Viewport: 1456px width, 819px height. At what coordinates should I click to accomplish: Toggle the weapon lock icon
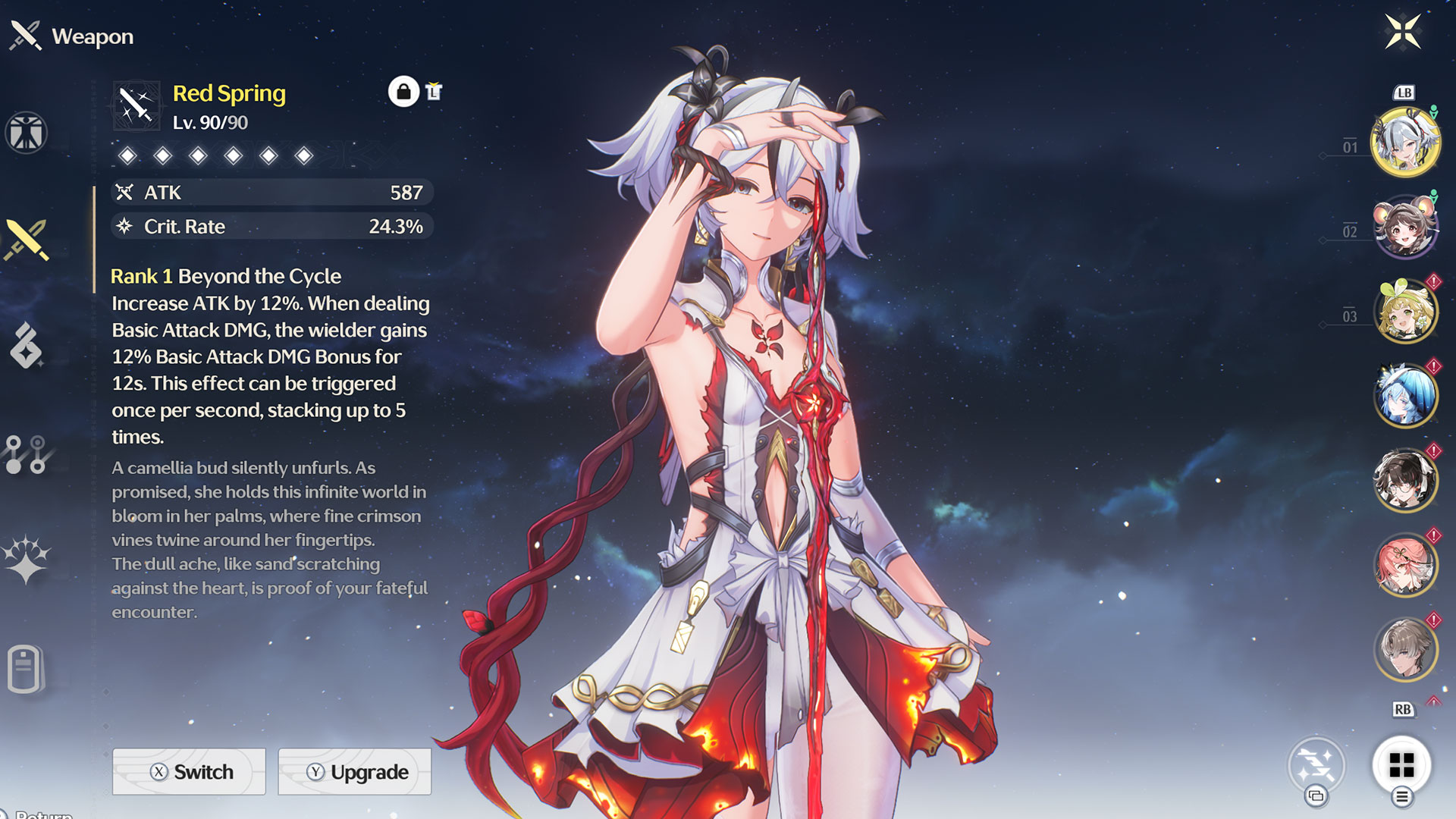[403, 92]
